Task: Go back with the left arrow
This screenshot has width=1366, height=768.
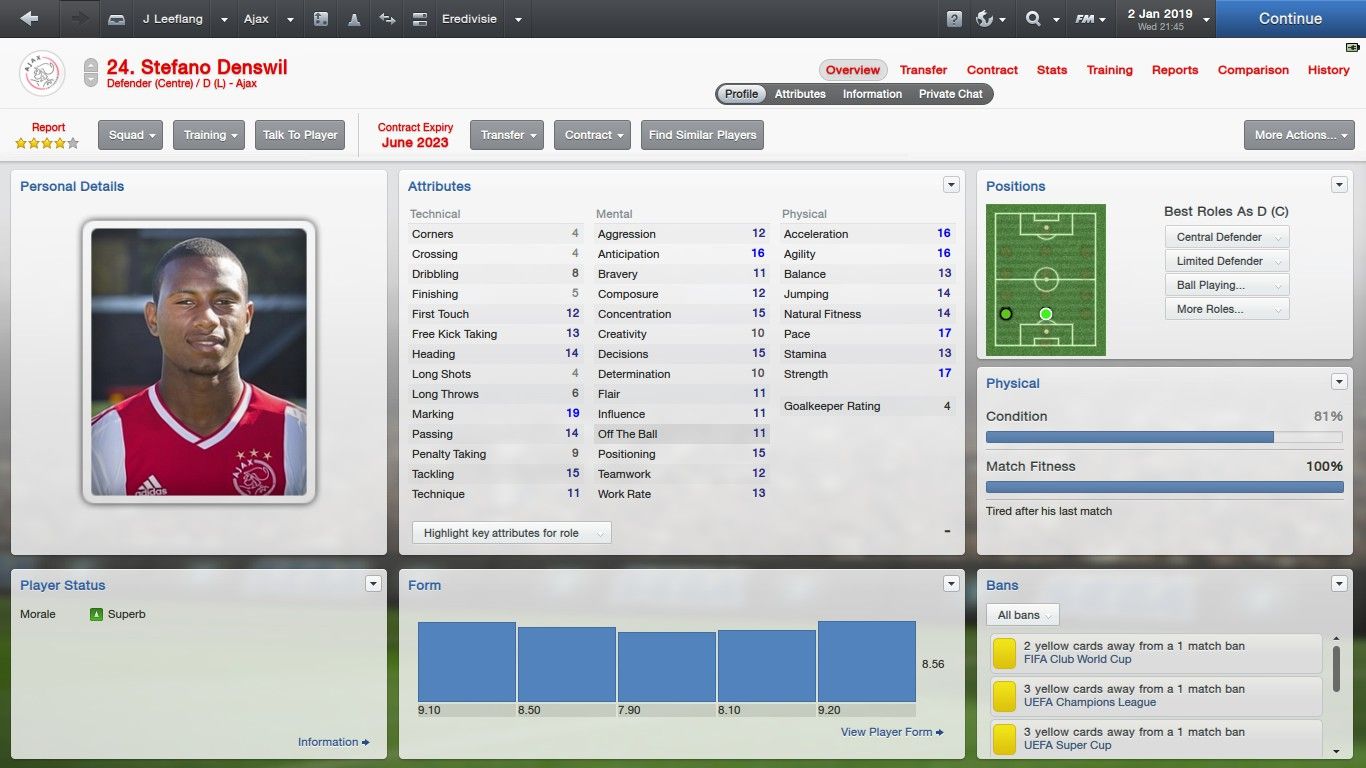Action: pos(29,18)
